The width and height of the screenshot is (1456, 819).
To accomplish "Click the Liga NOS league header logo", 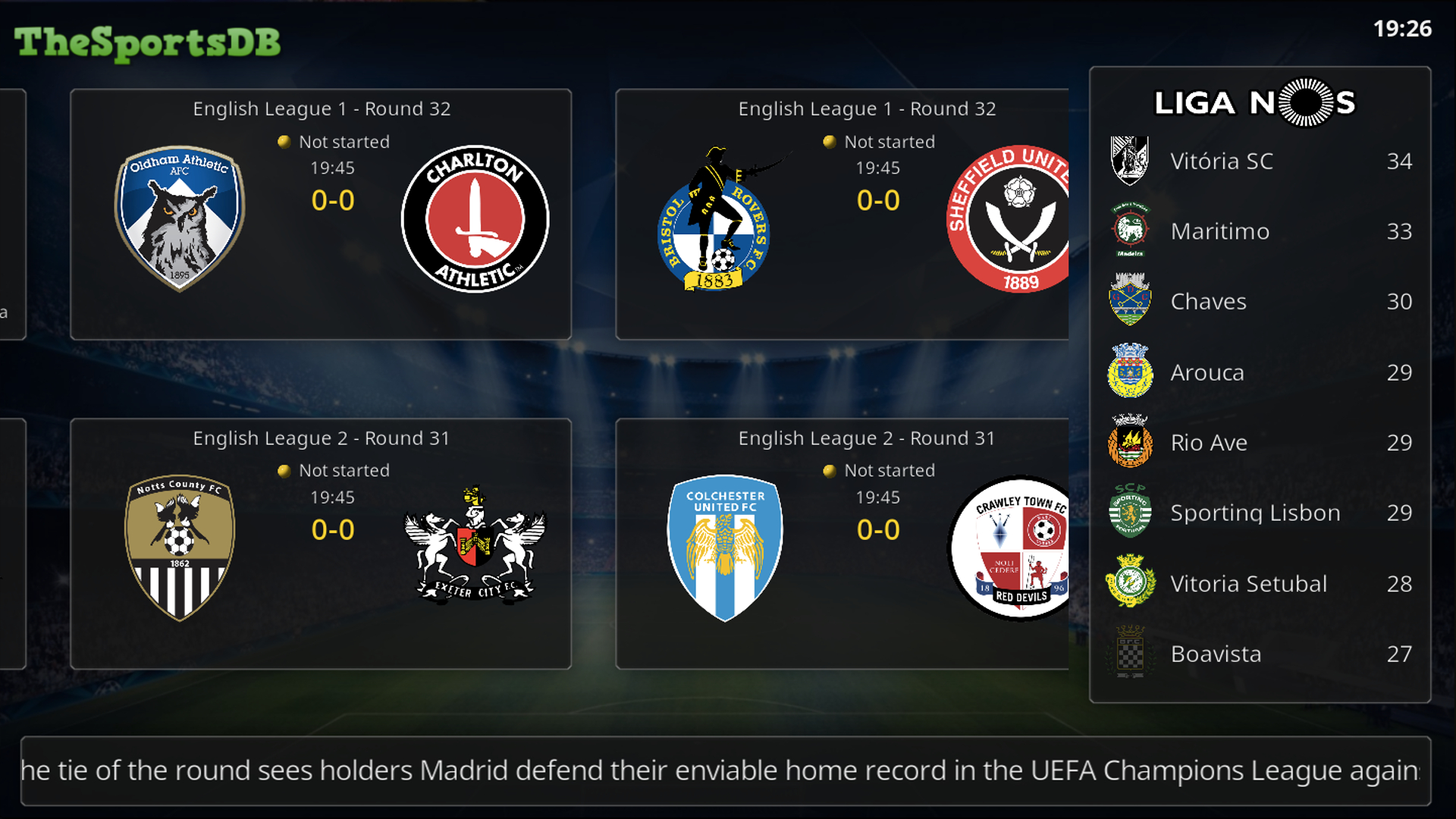I will click(1255, 102).
